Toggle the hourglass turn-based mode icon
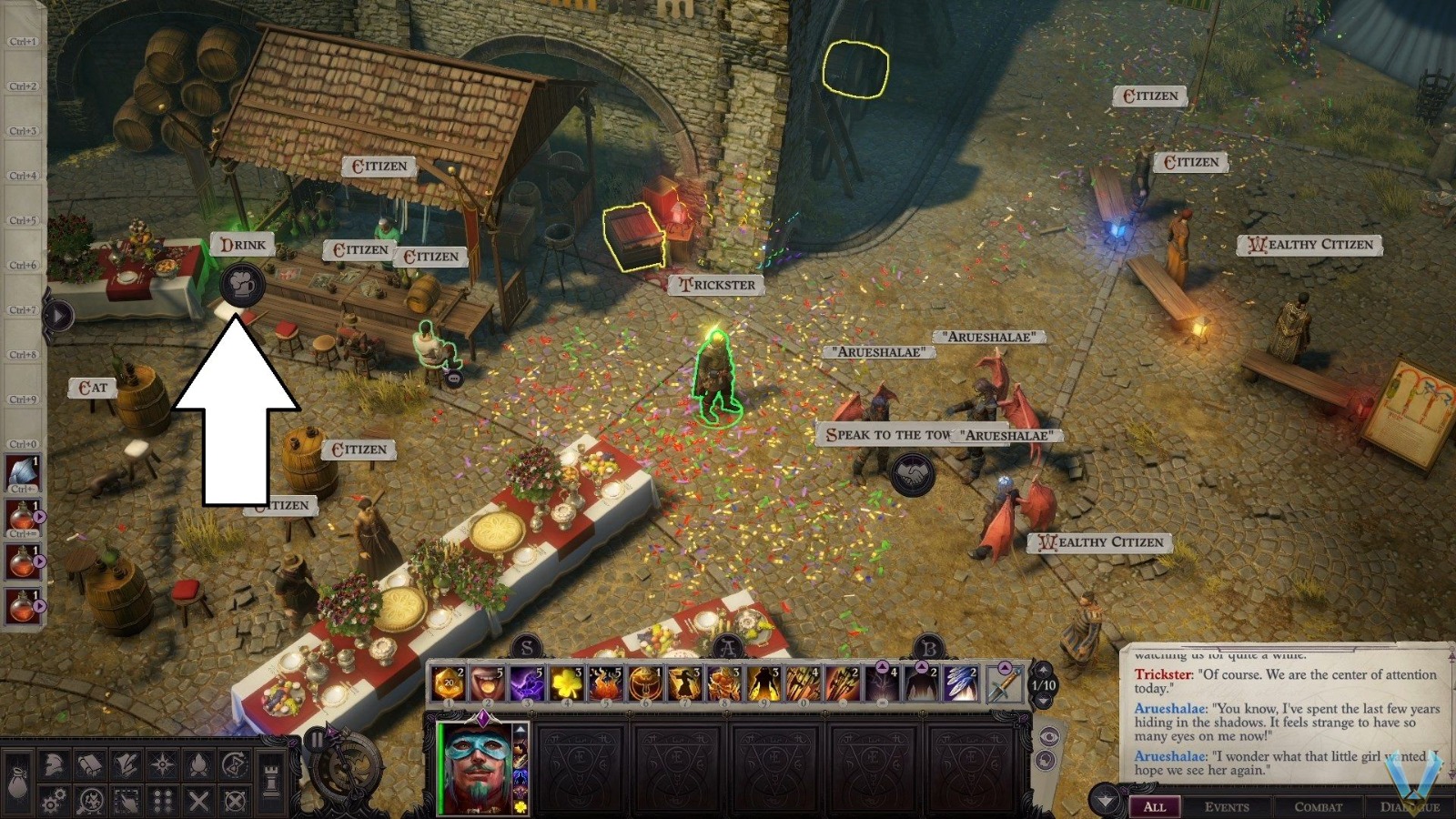The height and width of the screenshot is (819, 1456). coord(234,764)
